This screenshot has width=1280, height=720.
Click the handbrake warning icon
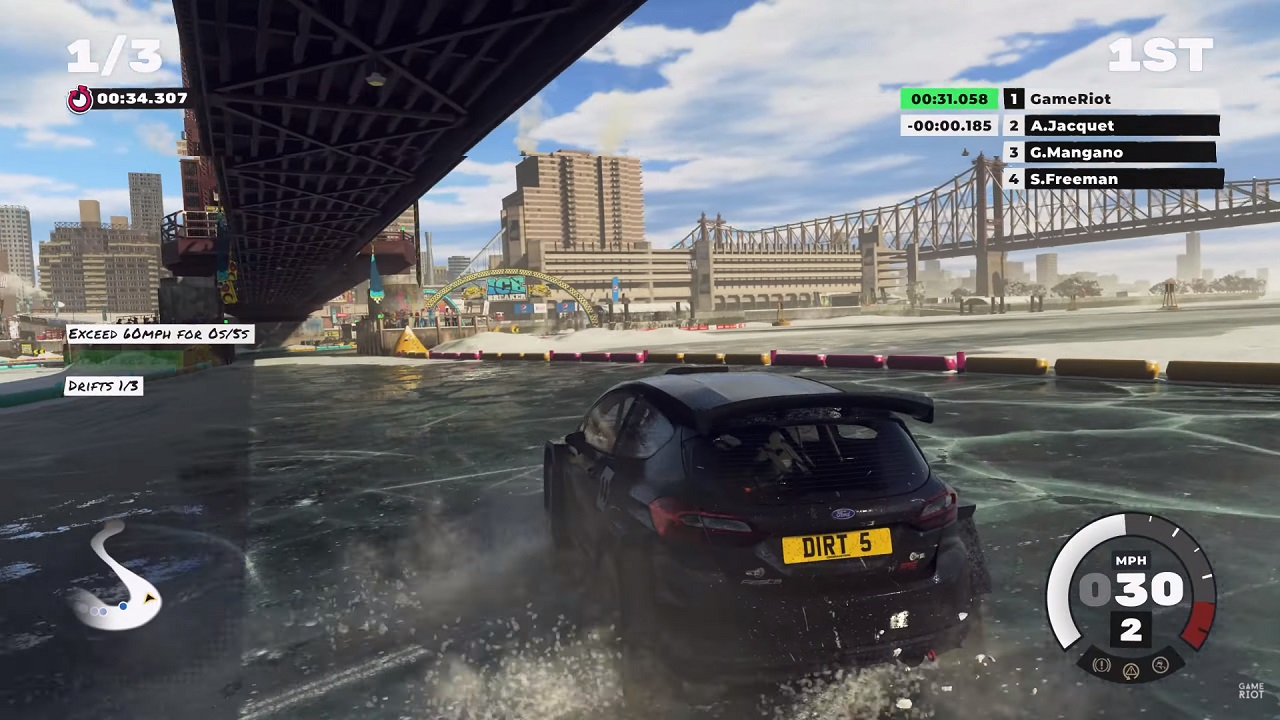point(1103,664)
